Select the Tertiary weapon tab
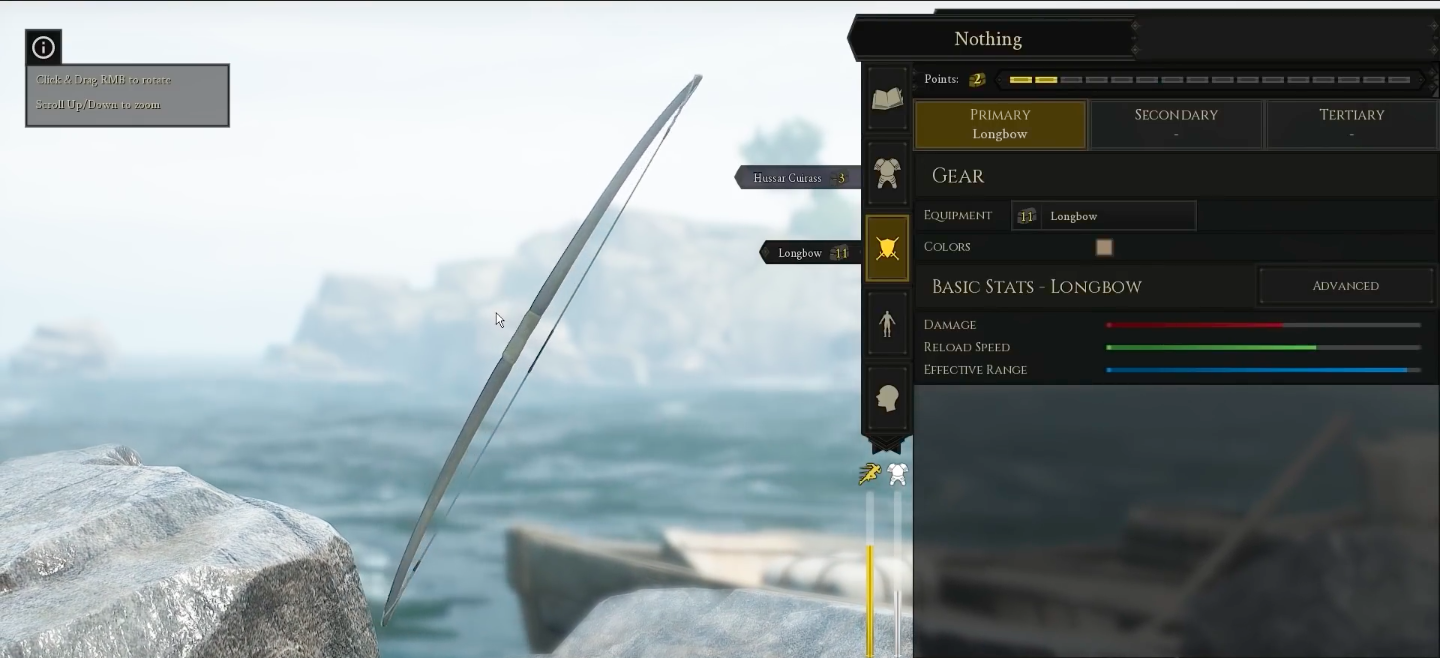 (x=1351, y=124)
